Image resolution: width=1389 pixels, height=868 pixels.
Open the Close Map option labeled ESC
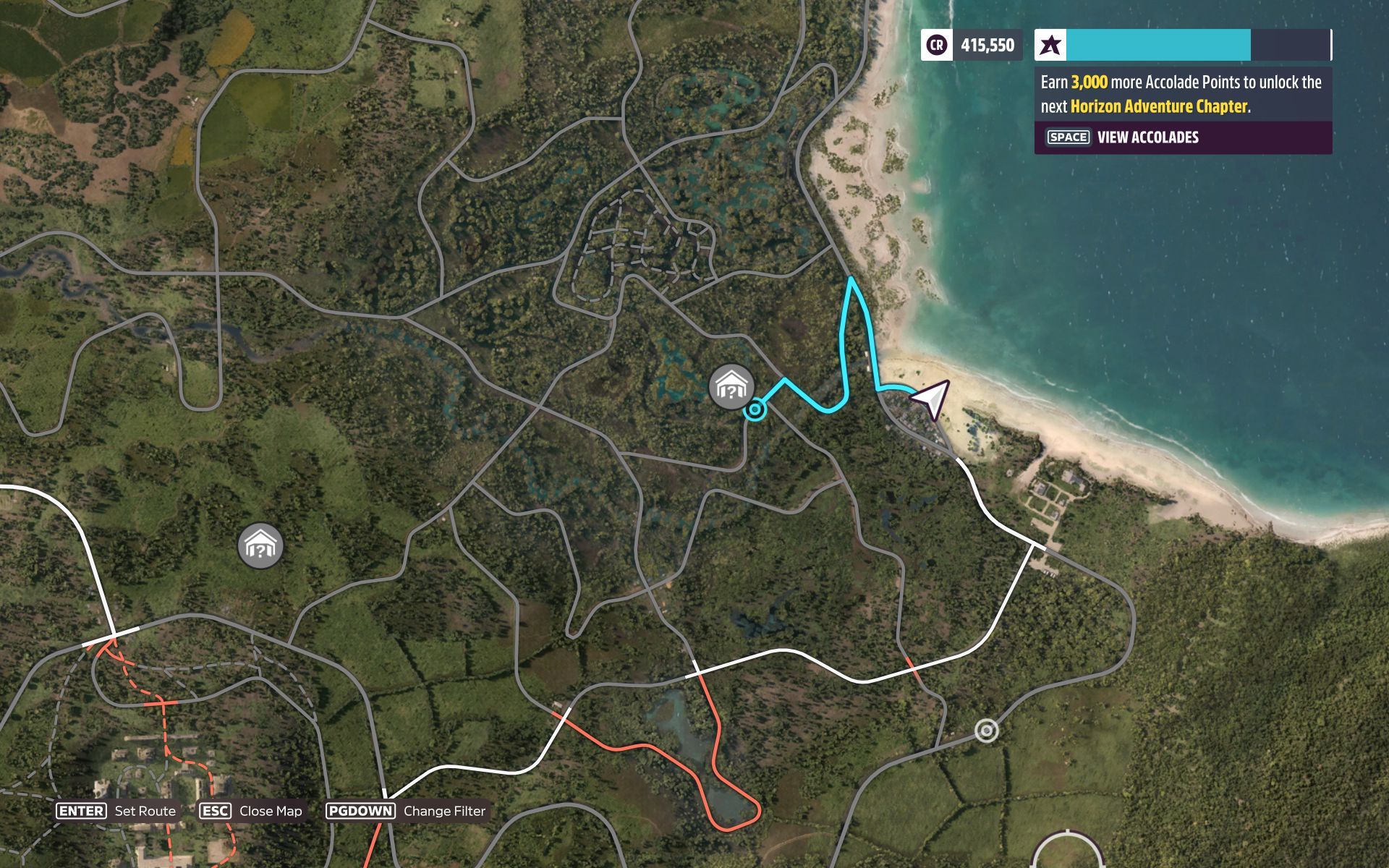(250, 811)
